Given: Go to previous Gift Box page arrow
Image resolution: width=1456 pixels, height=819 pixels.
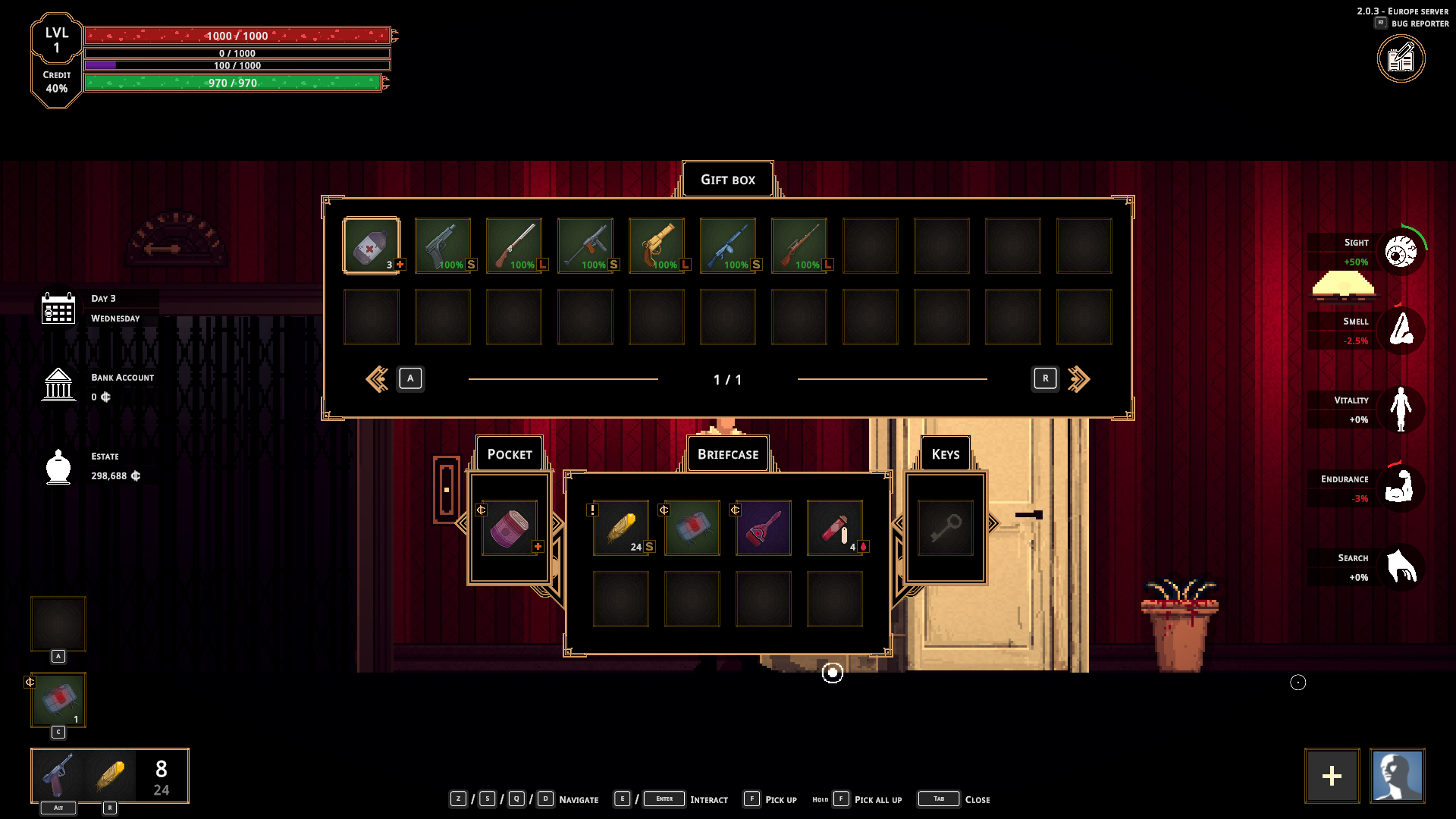Looking at the screenshot, I should (x=377, y=378).
